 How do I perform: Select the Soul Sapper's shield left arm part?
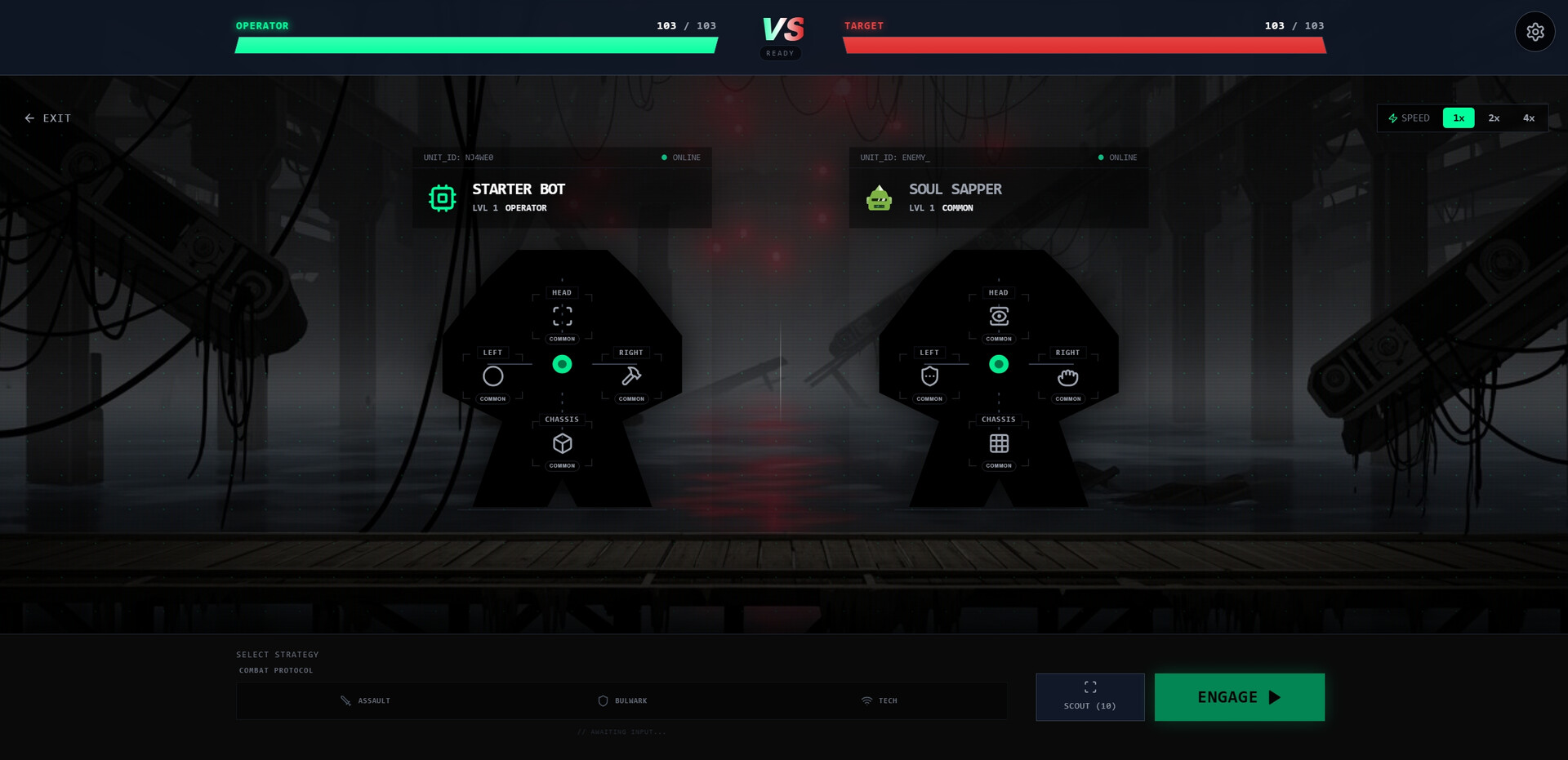[x=929, y=376]
